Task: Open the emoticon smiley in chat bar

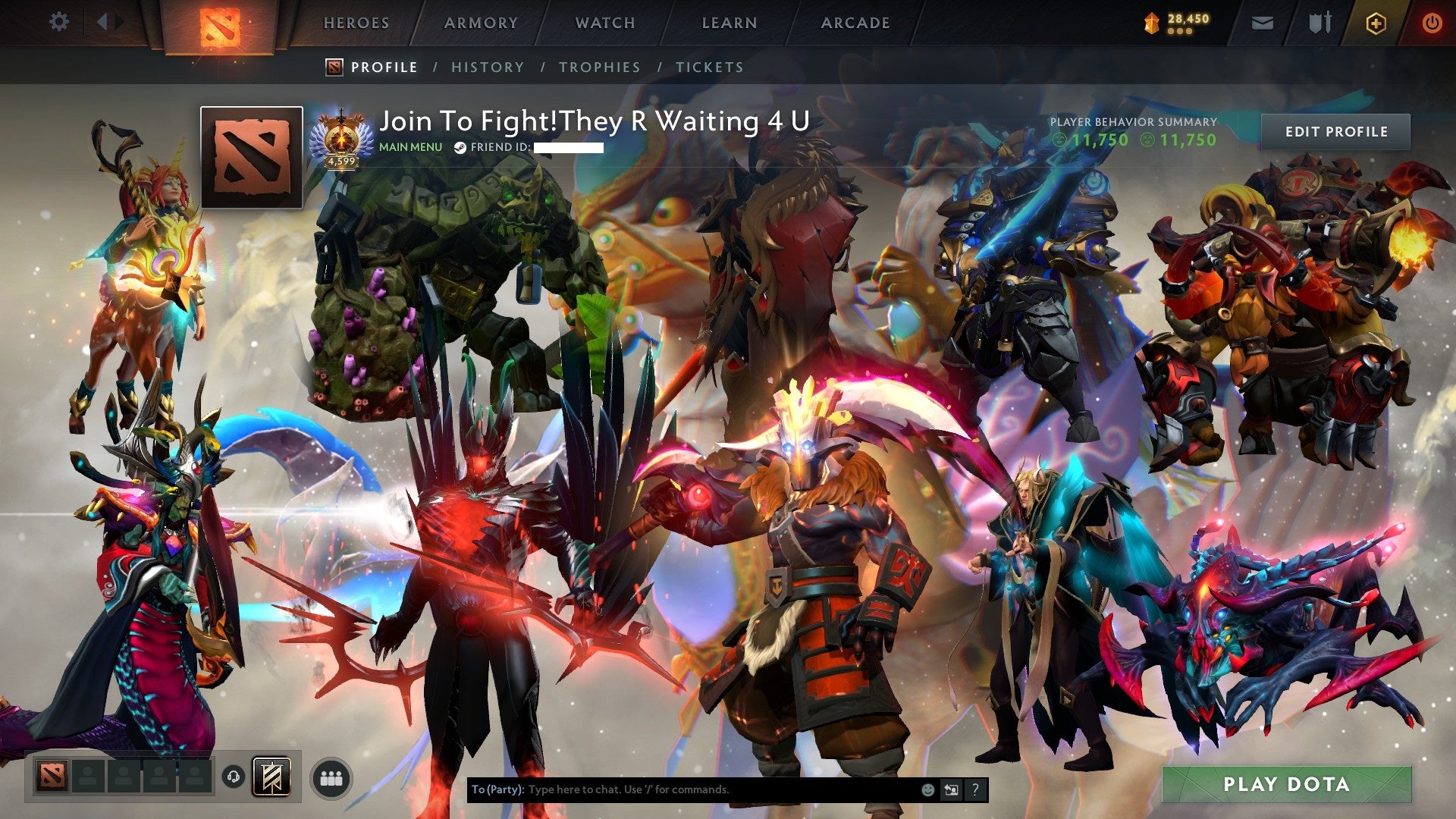Action: pyautogui.click(x=927, y=789)
